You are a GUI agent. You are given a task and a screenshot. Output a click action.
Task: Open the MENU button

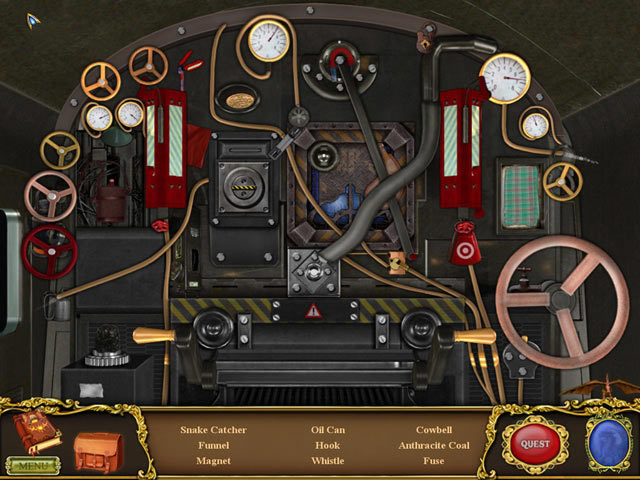(32, 465)
